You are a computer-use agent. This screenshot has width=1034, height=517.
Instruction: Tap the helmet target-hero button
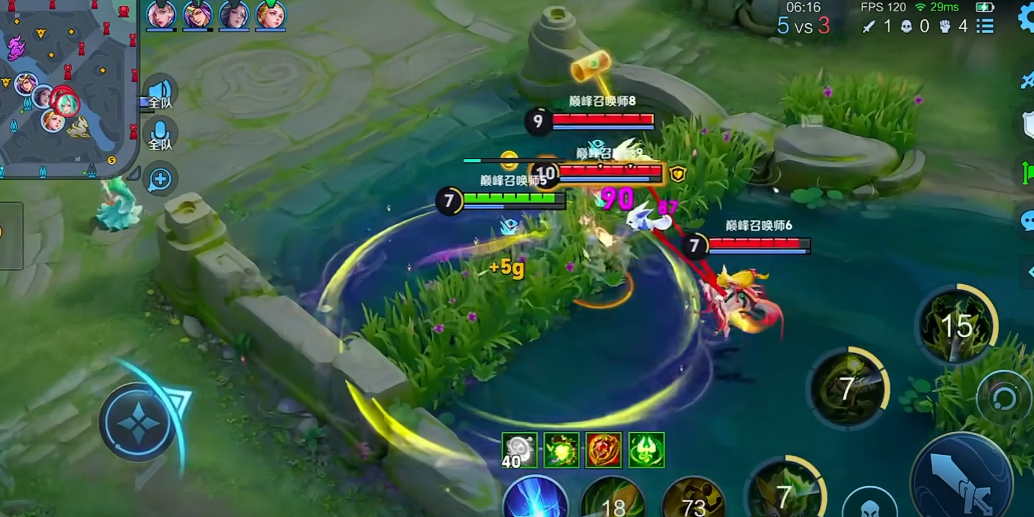868,504
